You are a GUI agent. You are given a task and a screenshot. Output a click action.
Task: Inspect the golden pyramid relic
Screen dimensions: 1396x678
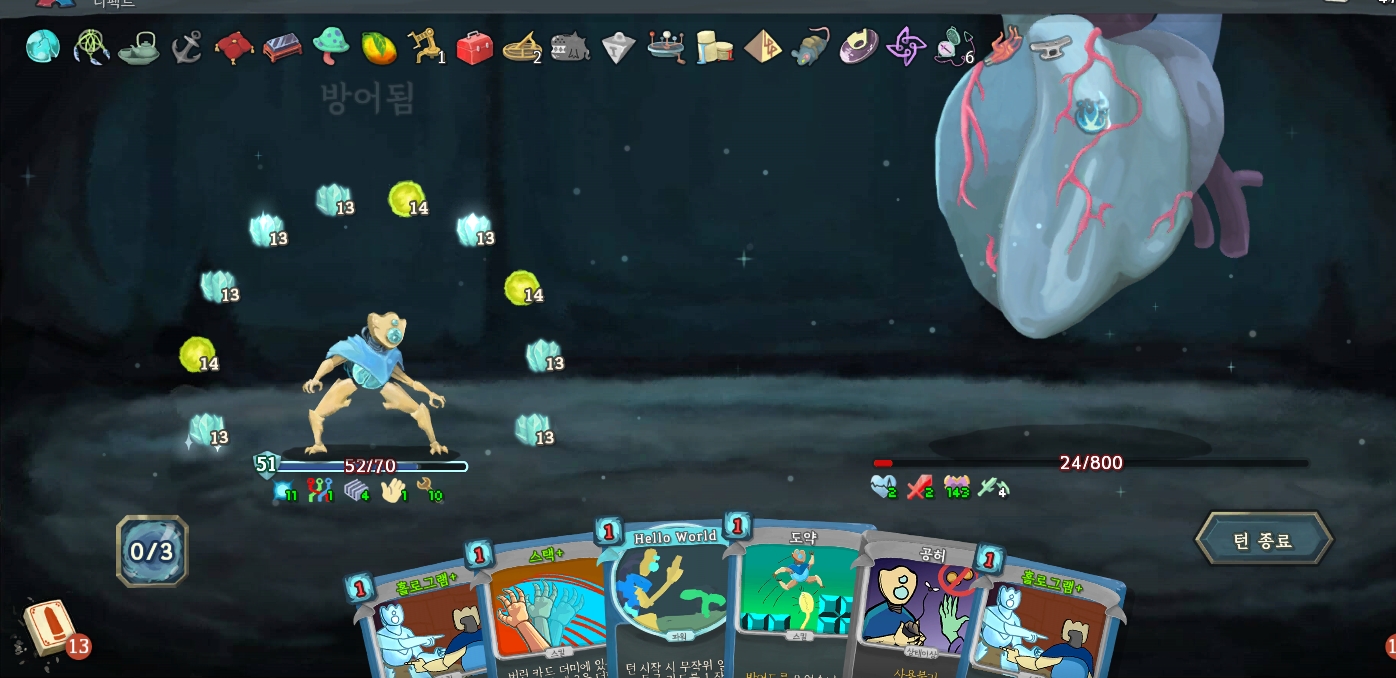(763, 47)
